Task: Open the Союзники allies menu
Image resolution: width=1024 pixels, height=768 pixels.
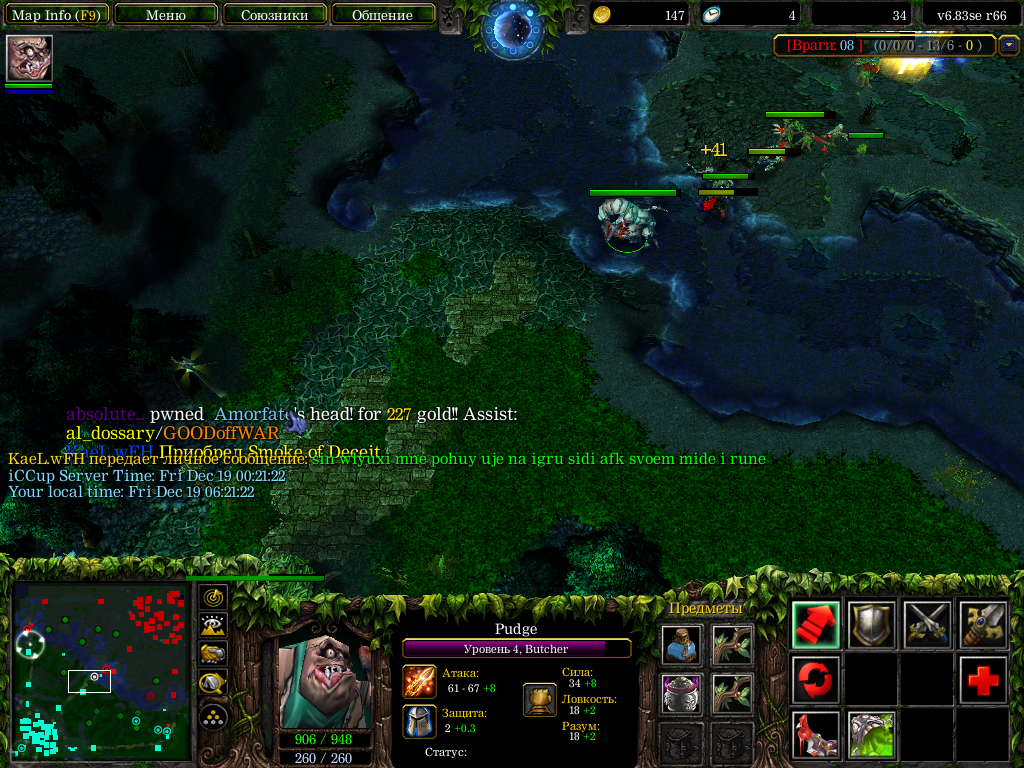Action: [274, 15]
